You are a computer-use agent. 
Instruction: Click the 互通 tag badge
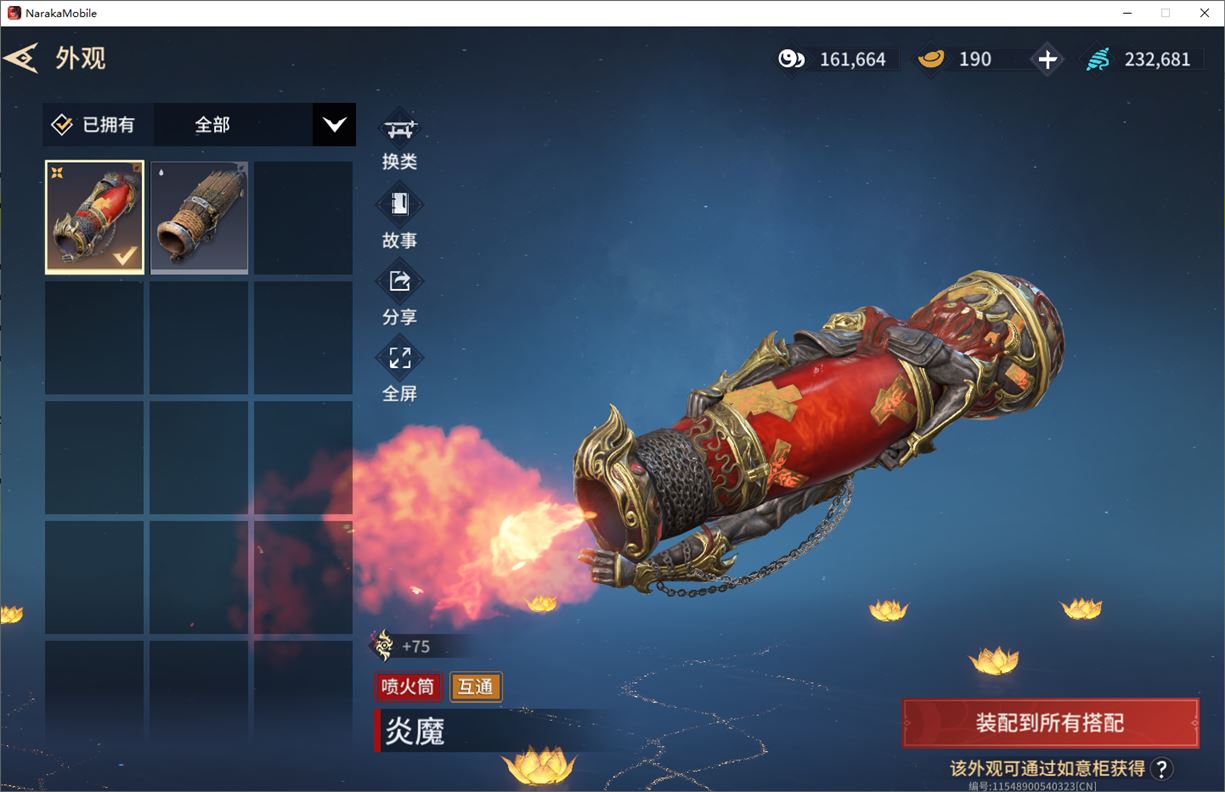tap(476, 687)
